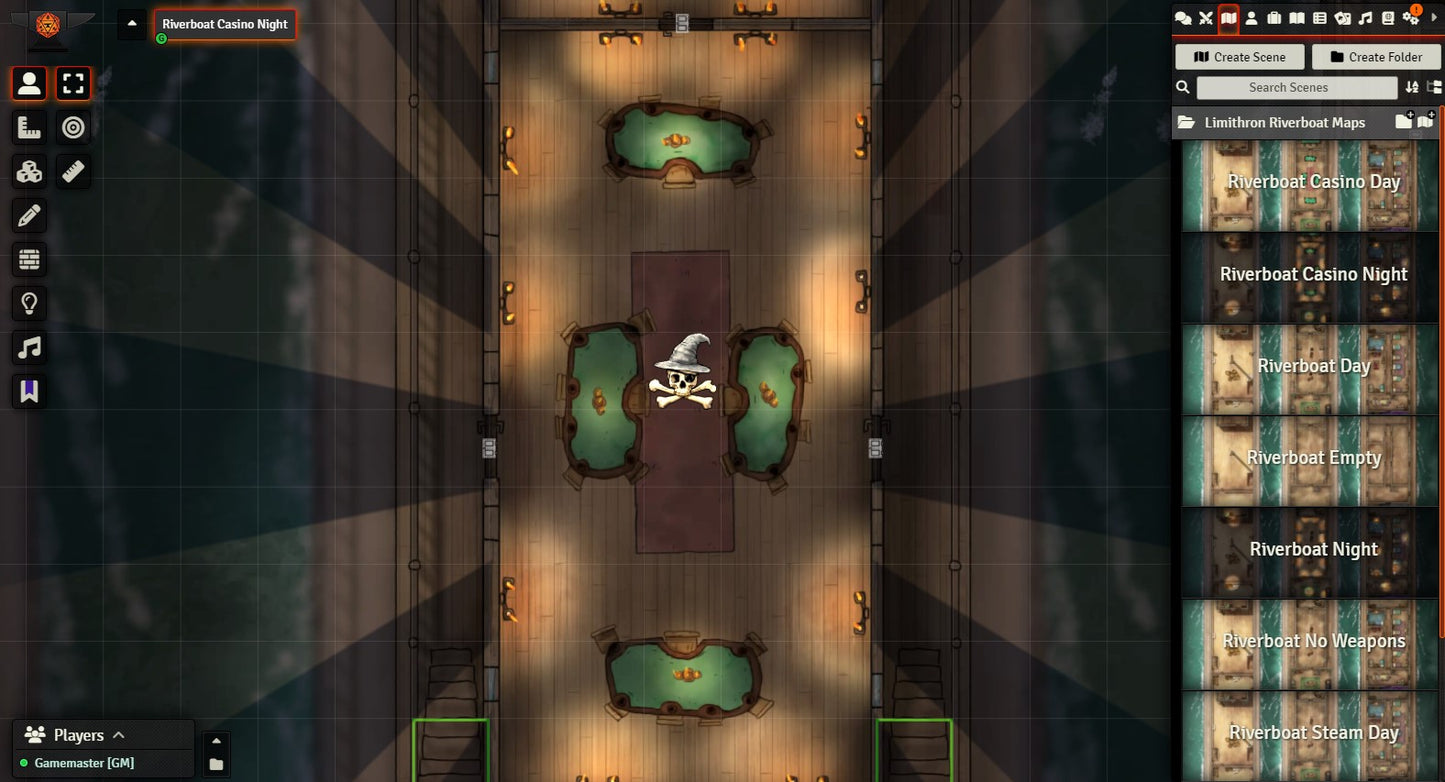Open the combat encounters tab
This screenshot has height=782, width=1445.
click(1206, 18)
